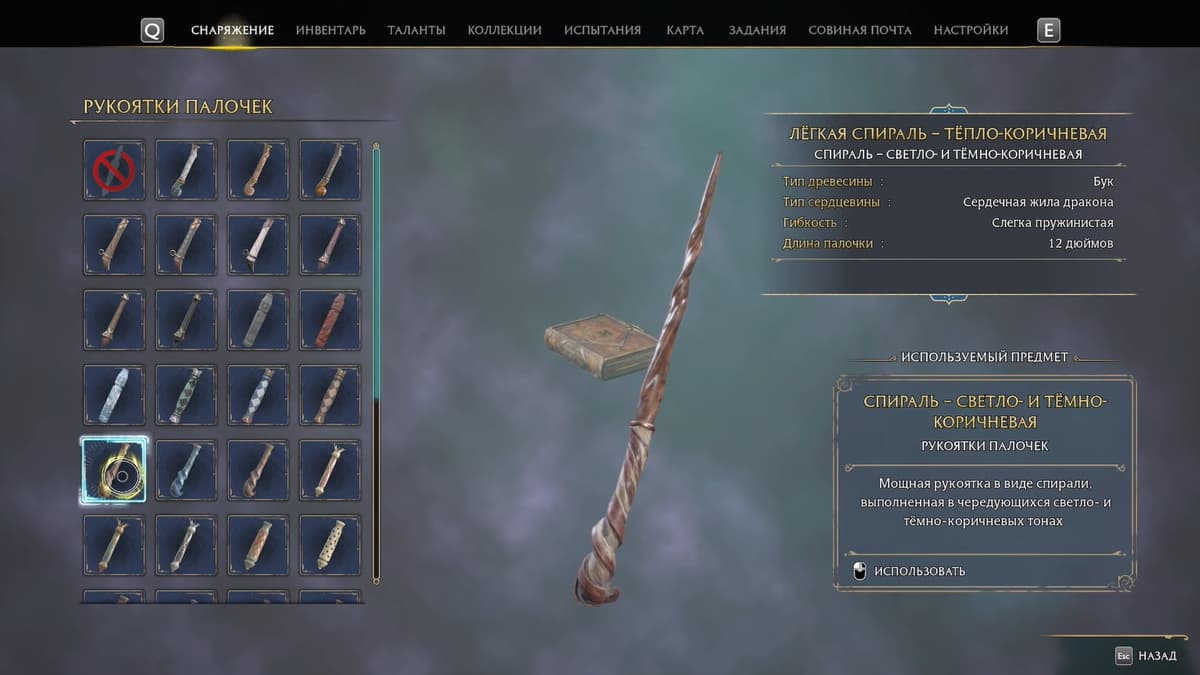This screenshot has width=1200, height=675.
Task: Open the Совиная почта tab
Action: tap(859, 30)
